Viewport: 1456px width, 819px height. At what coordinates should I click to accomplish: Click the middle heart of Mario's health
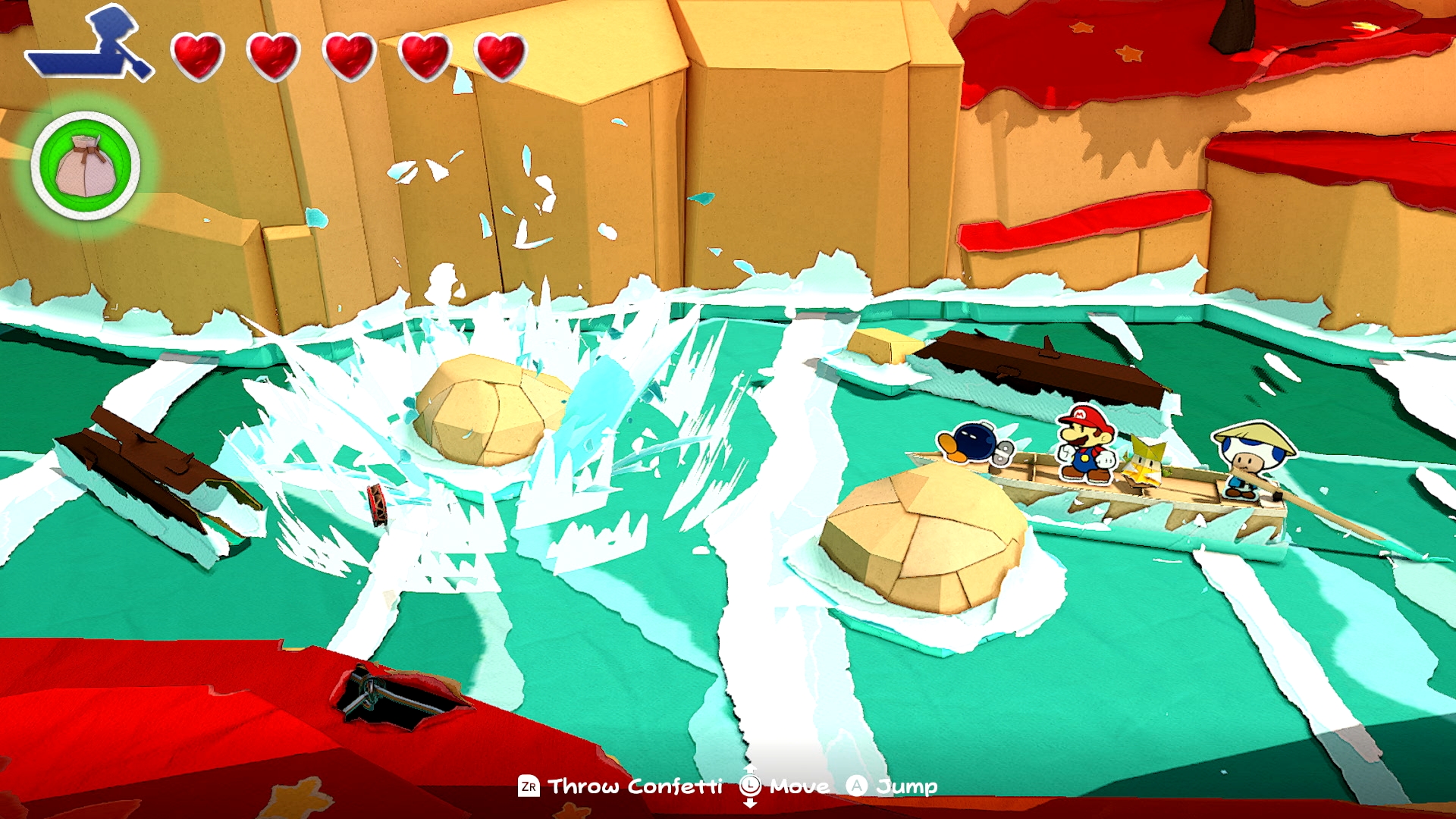(x=349, y=55)
